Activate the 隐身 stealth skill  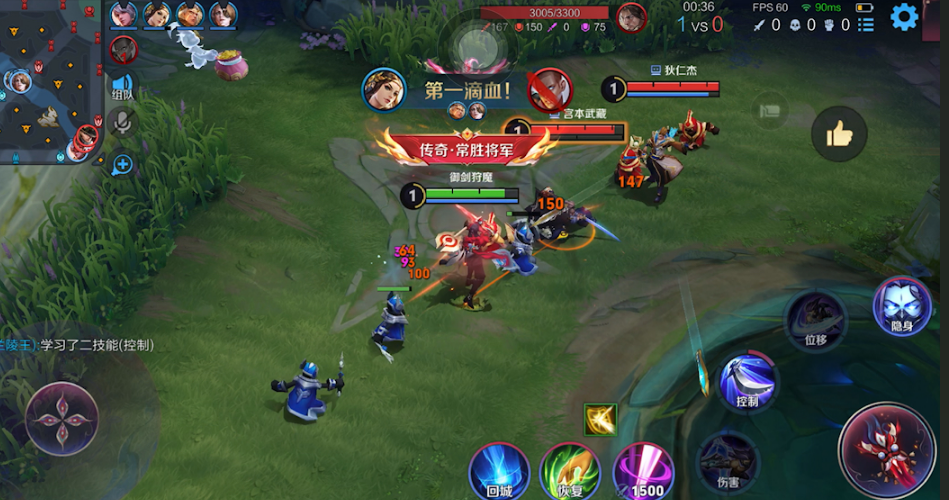(901, 306)
